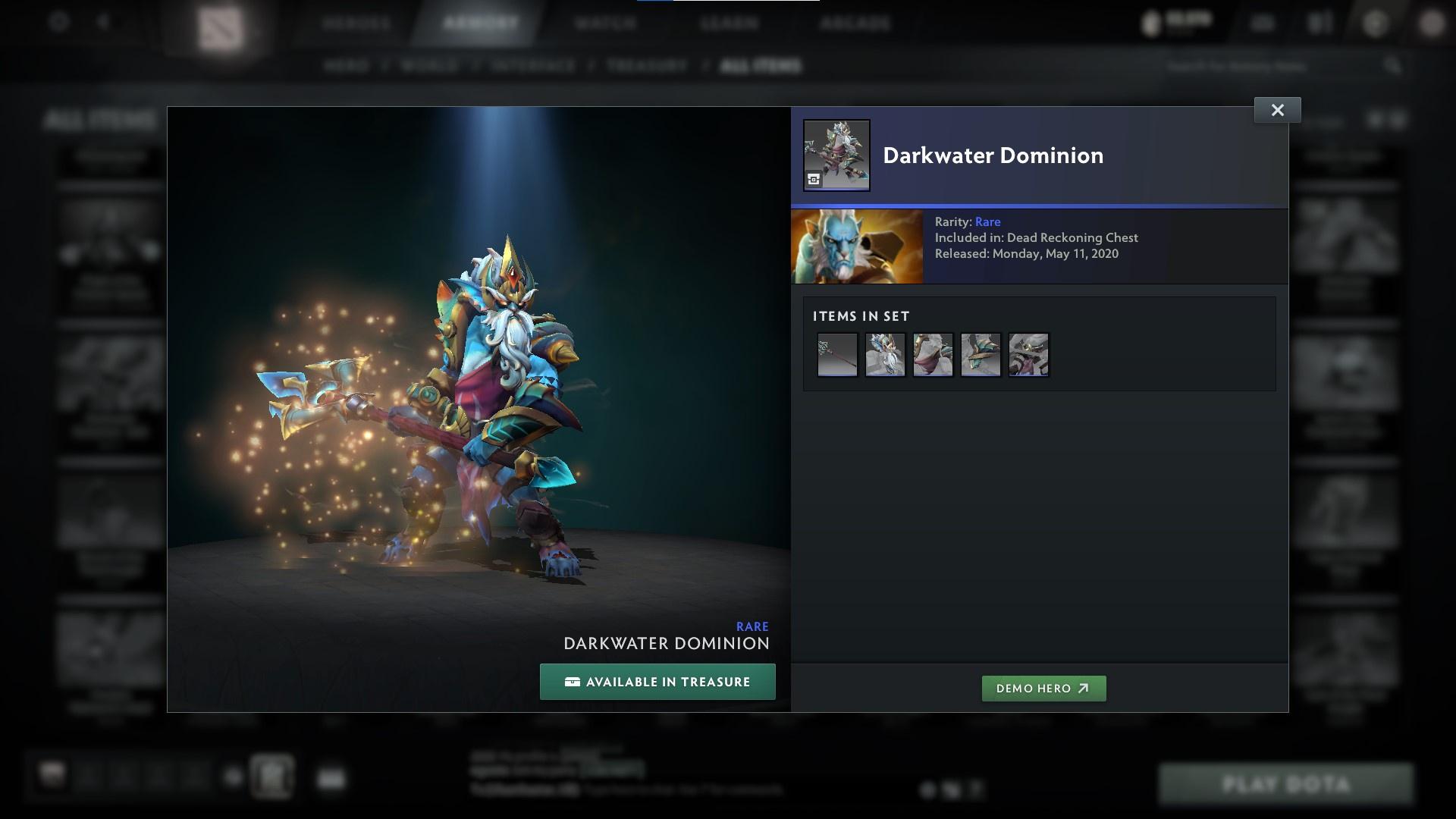This screenshot has height=819, width=1456.
Task: Open the cape item from Items in Set
Action: (933, 354)
